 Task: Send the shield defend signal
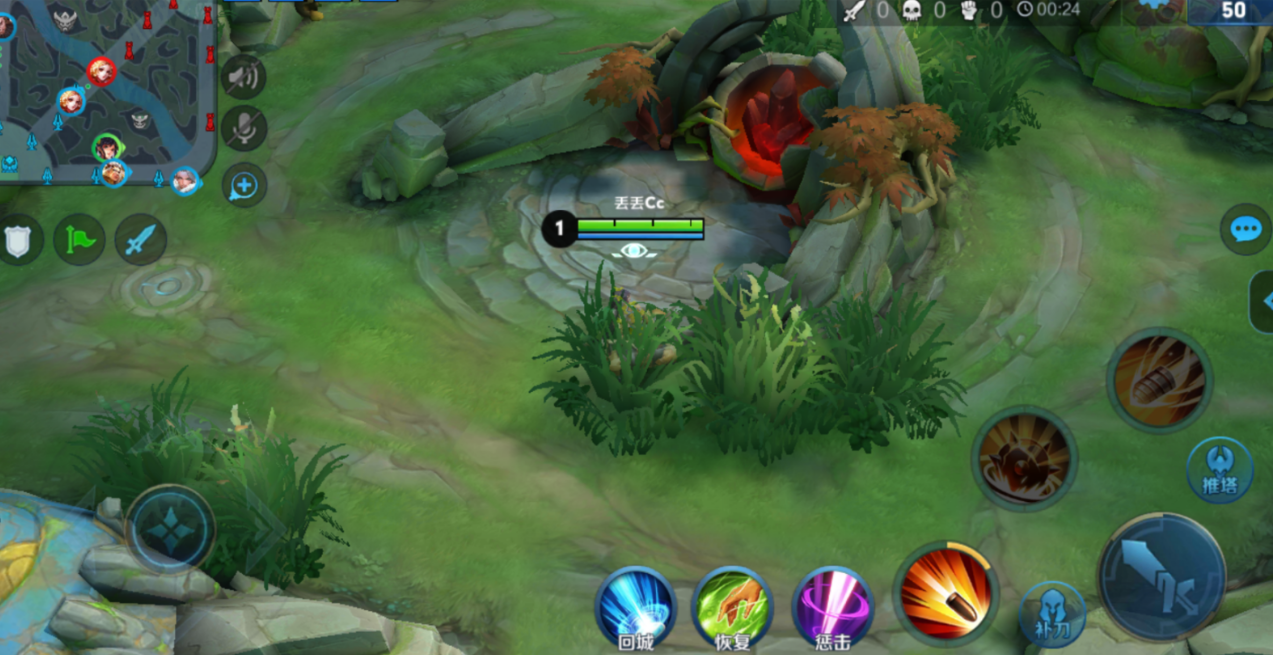(20, 240)
